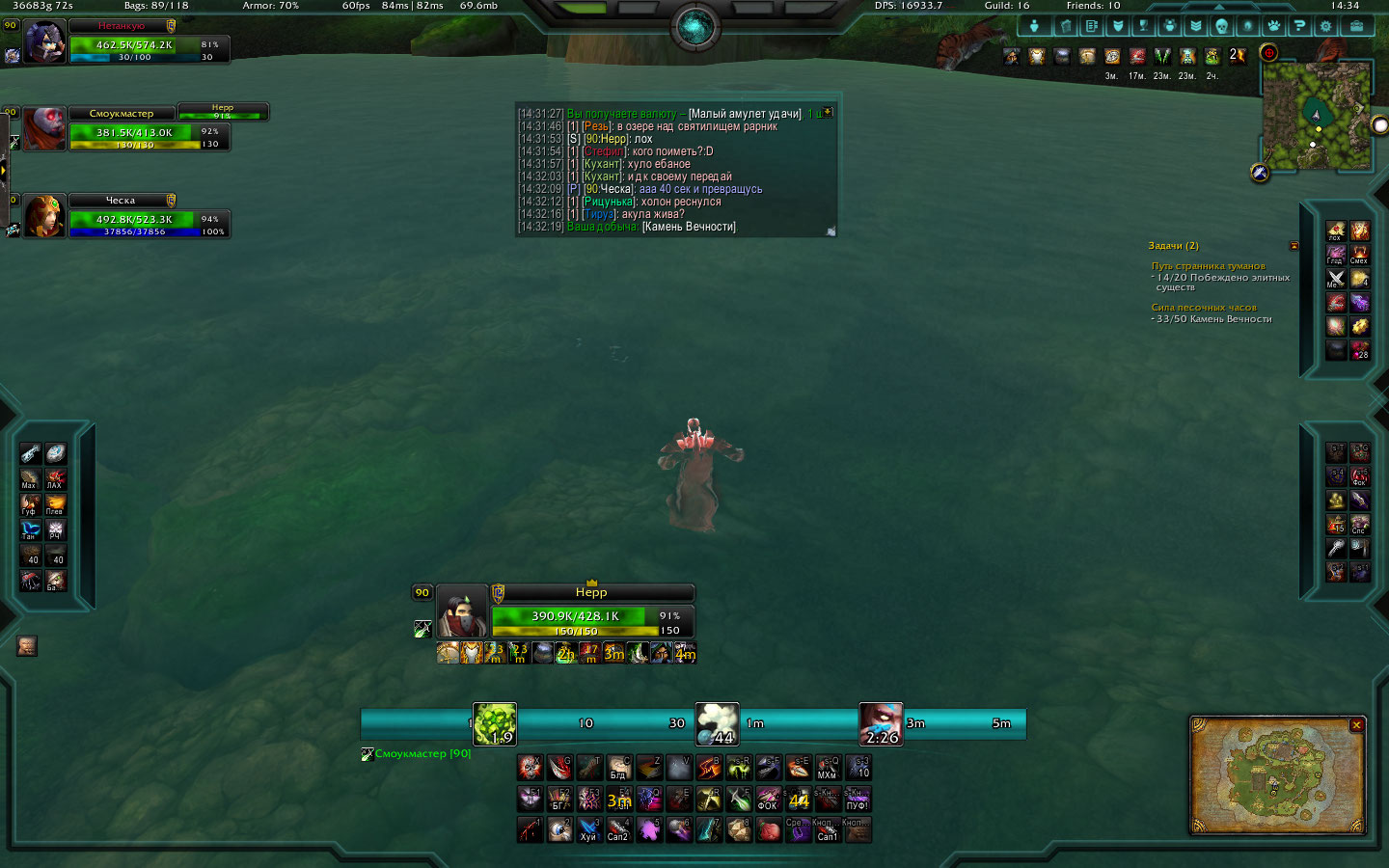The height and width of the screenshot is (868, 1389).
Task: Select the Смоукмастер player portrait
Action: pyautogui.click(x=44, y=129)
